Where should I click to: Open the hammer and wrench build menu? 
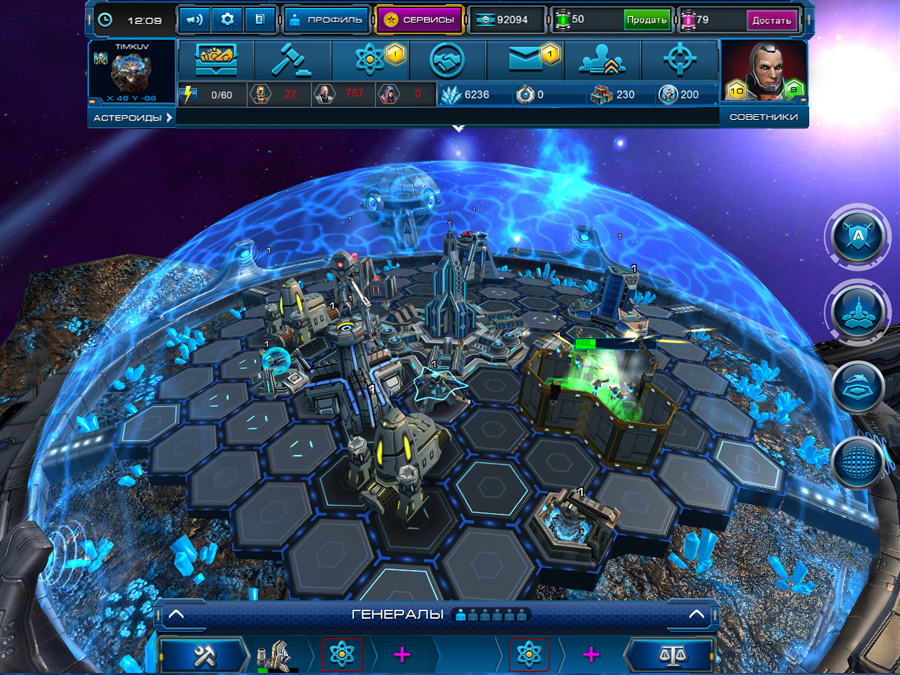coord(204,656)
